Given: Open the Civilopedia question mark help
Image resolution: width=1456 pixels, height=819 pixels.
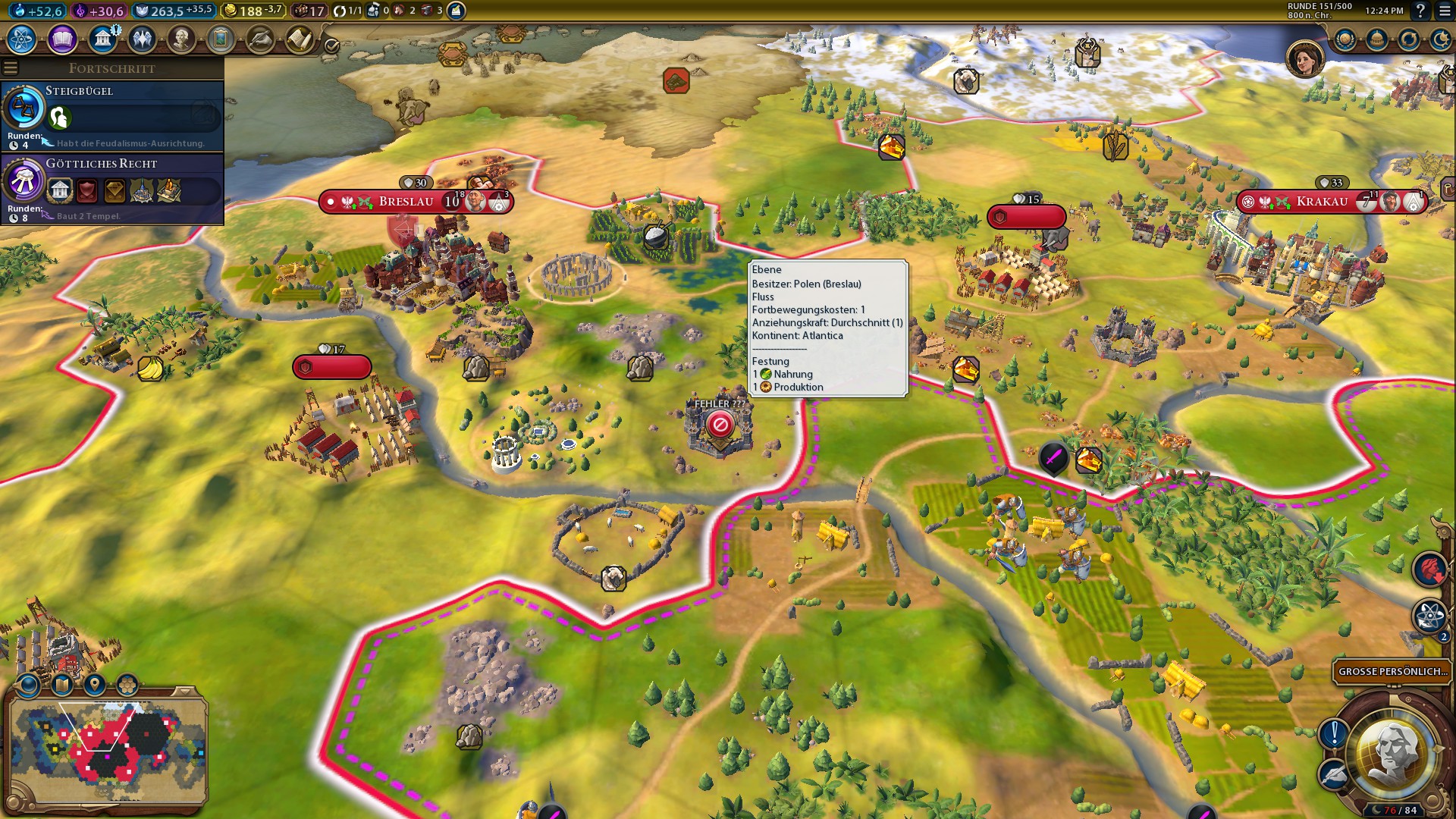Looking at the screenshot, I should point(1420,11).
